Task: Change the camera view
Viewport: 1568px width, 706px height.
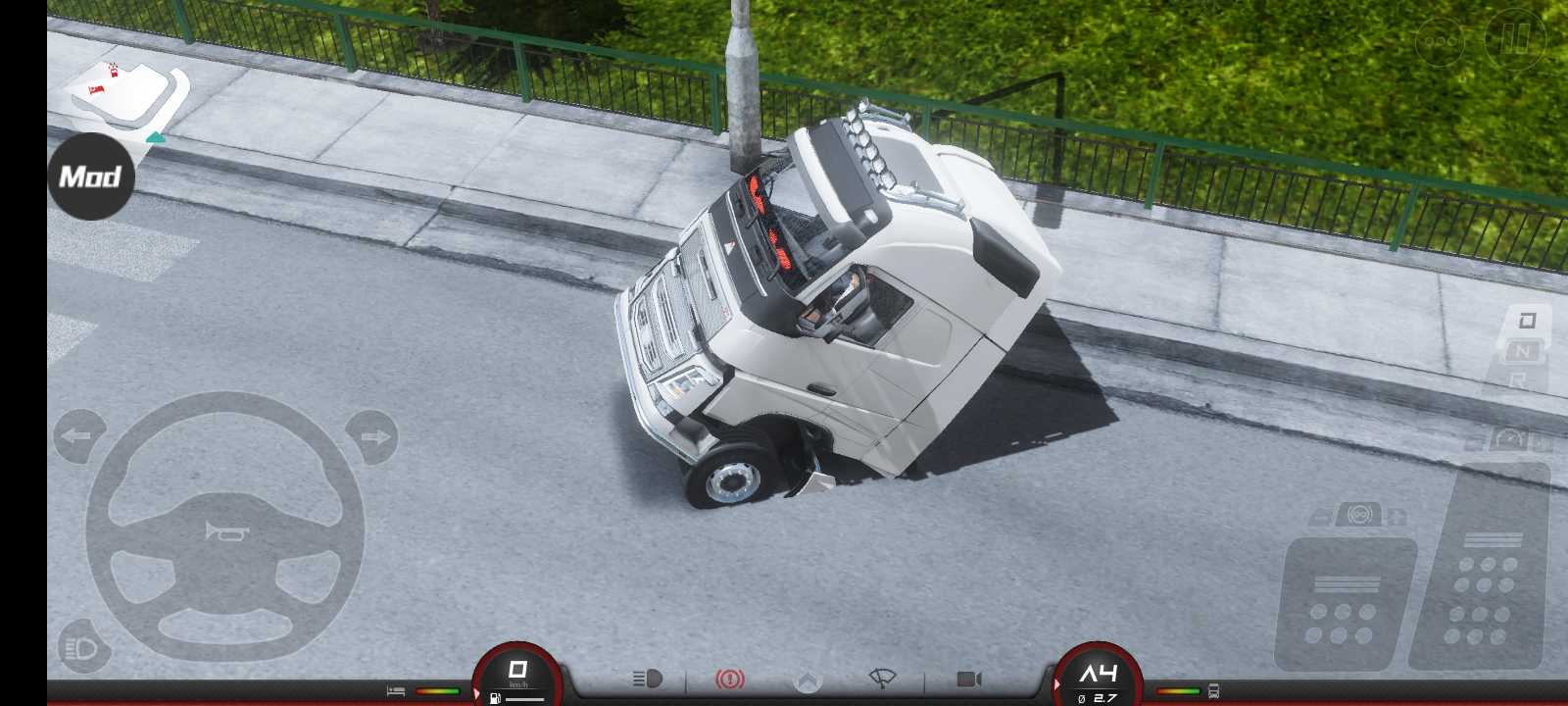Action: pyautogui.click(x=968, y=679)
